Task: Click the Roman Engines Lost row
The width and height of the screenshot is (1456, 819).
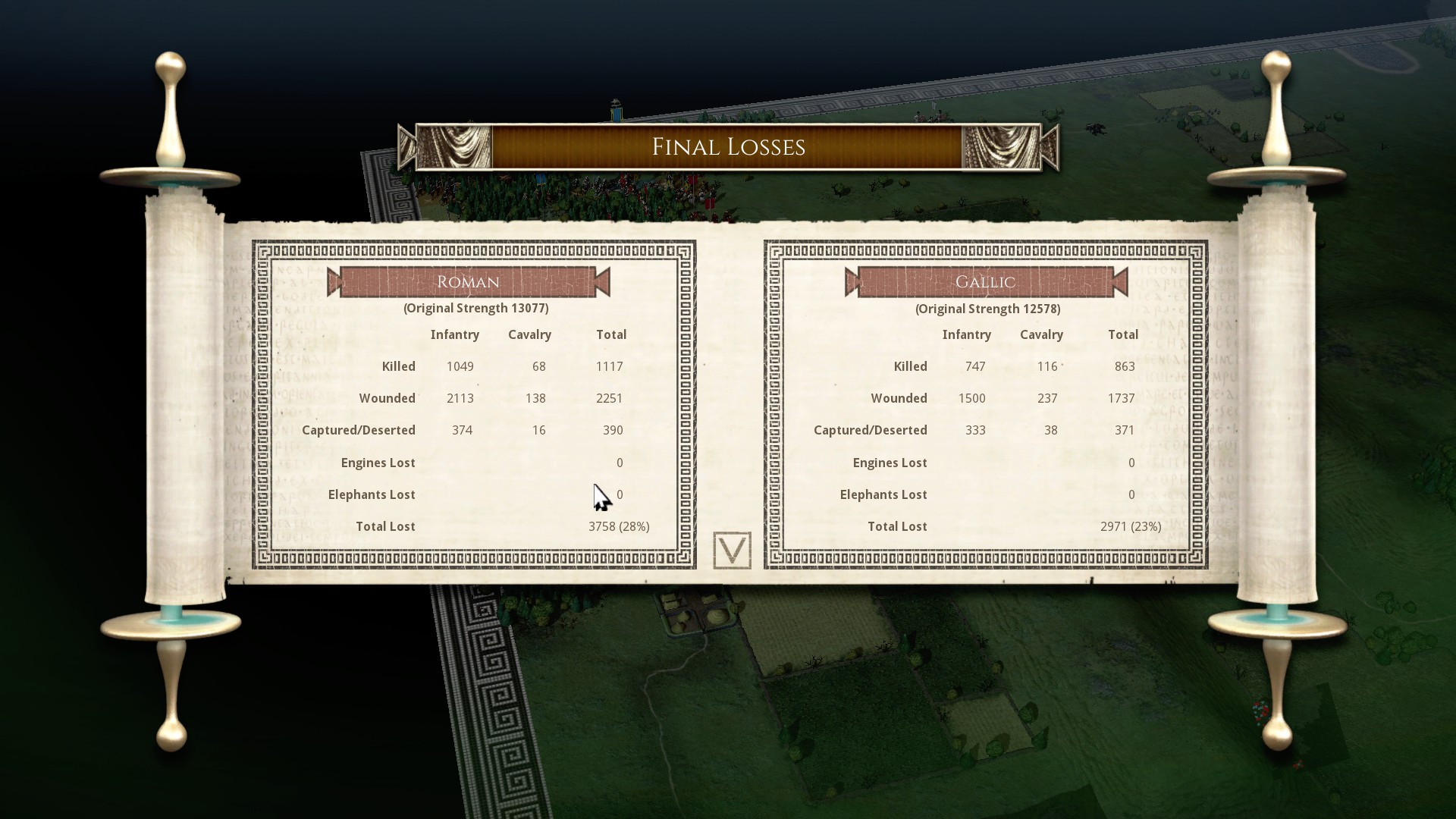Action: click(x=378, y=462)
